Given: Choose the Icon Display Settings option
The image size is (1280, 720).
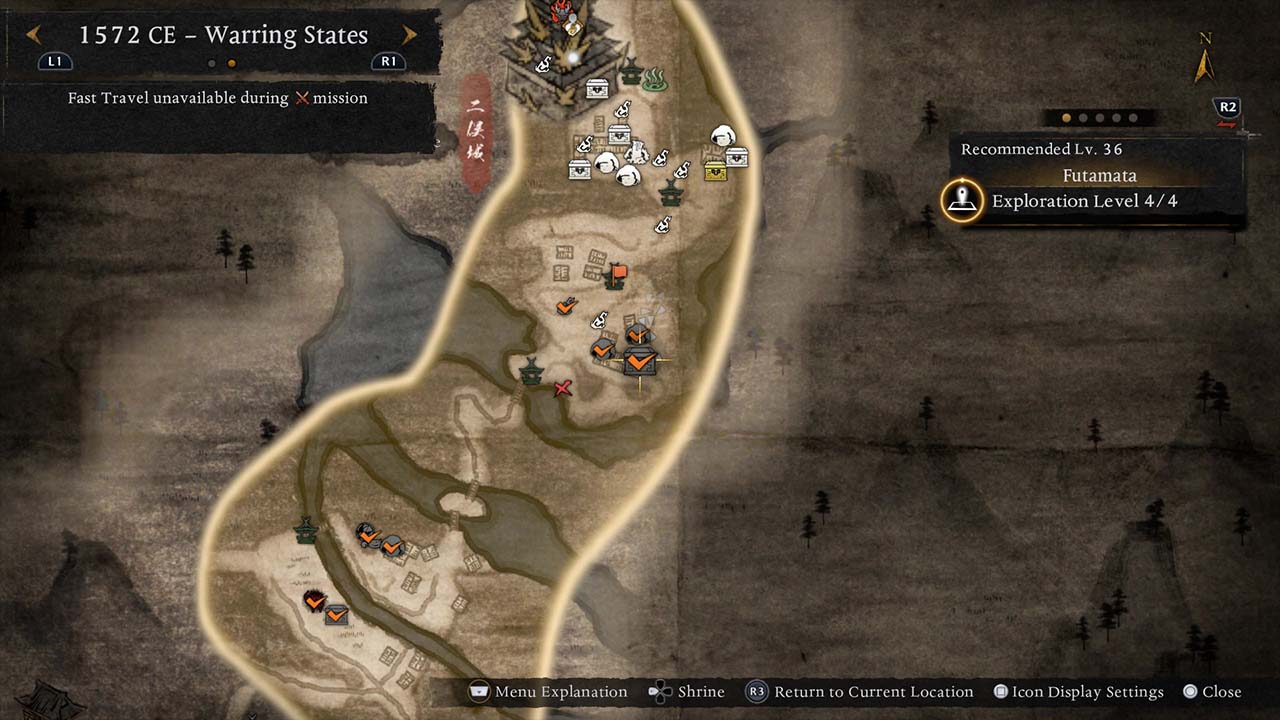Looking at the screenshot, I should click(x=1078, y=692).
